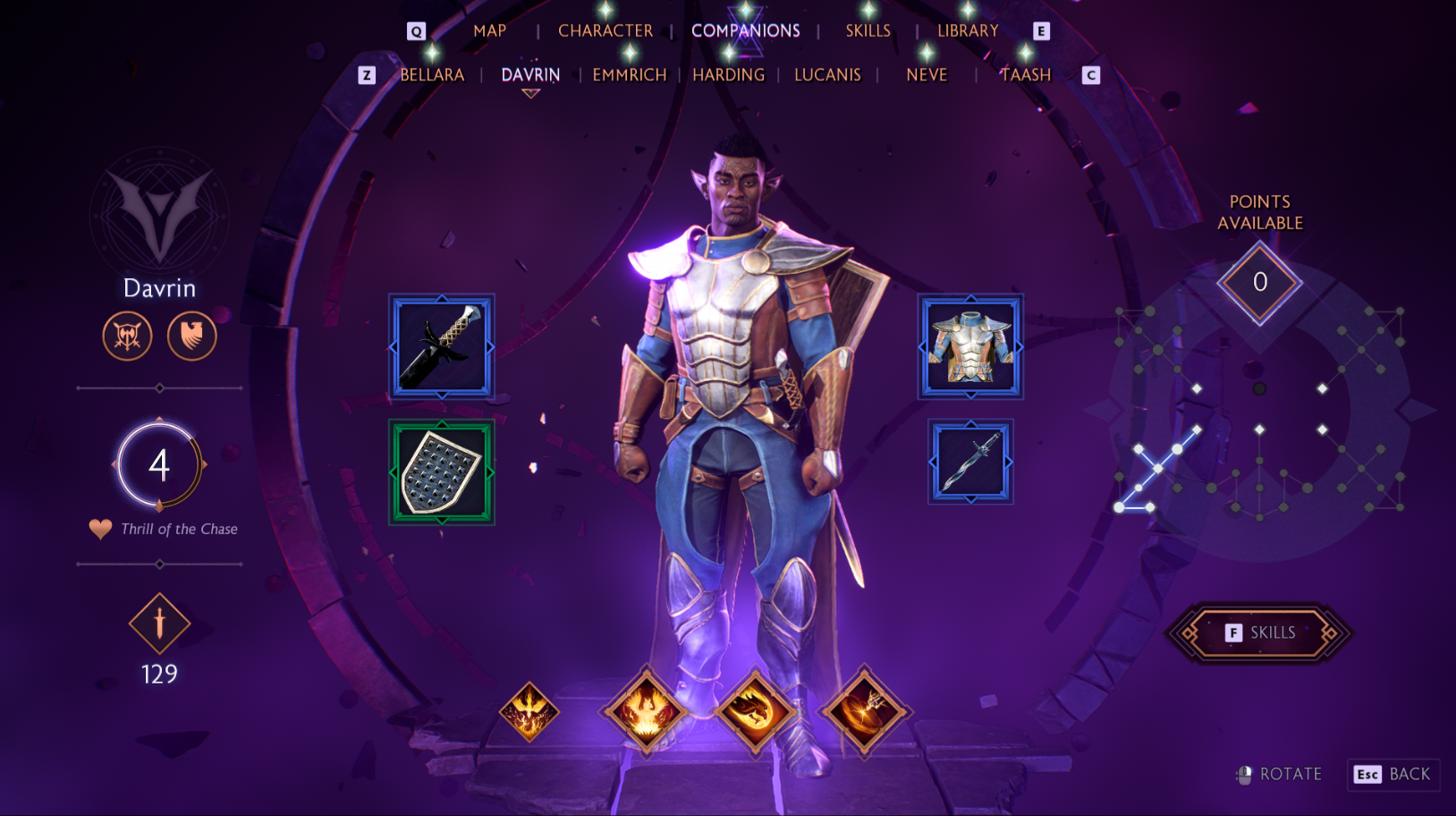Image resolution: width=1456 pixels, height=816 pixels.
Task: Select the Davrin companion tab
Action: 530,75
